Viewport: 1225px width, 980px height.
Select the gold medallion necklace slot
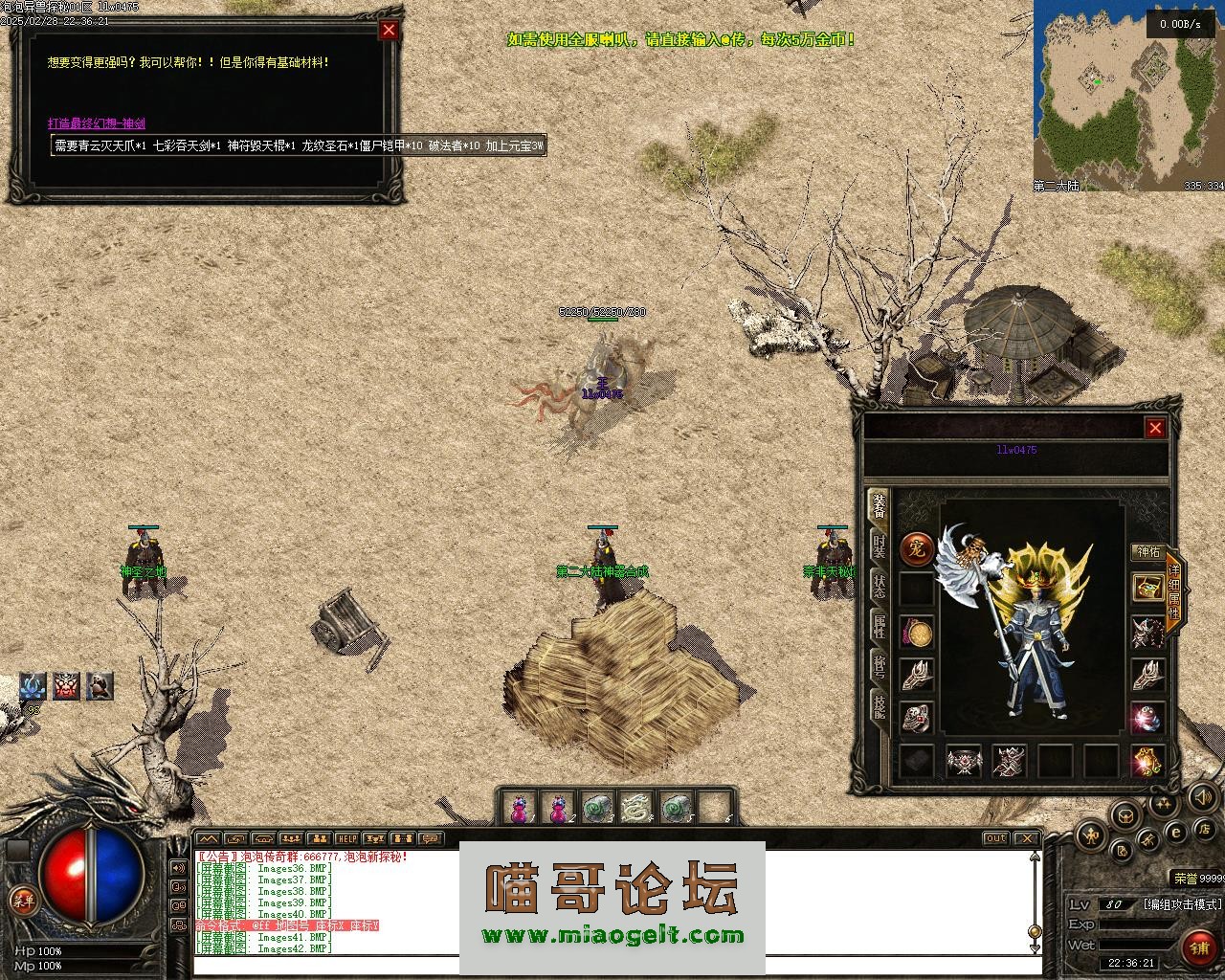917,633
